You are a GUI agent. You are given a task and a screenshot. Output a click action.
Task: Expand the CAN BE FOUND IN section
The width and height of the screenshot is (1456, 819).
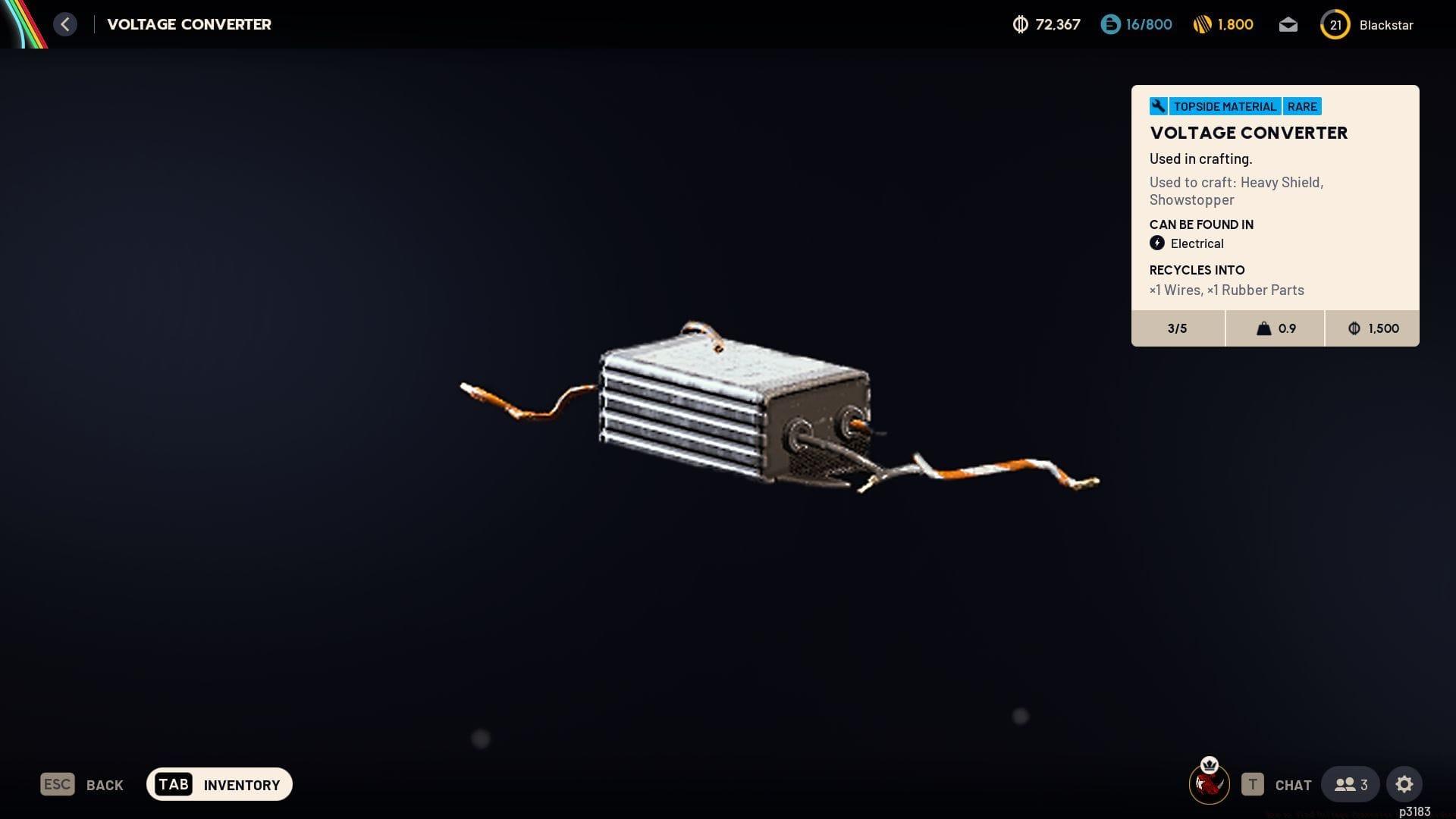tap(1201, 224)
